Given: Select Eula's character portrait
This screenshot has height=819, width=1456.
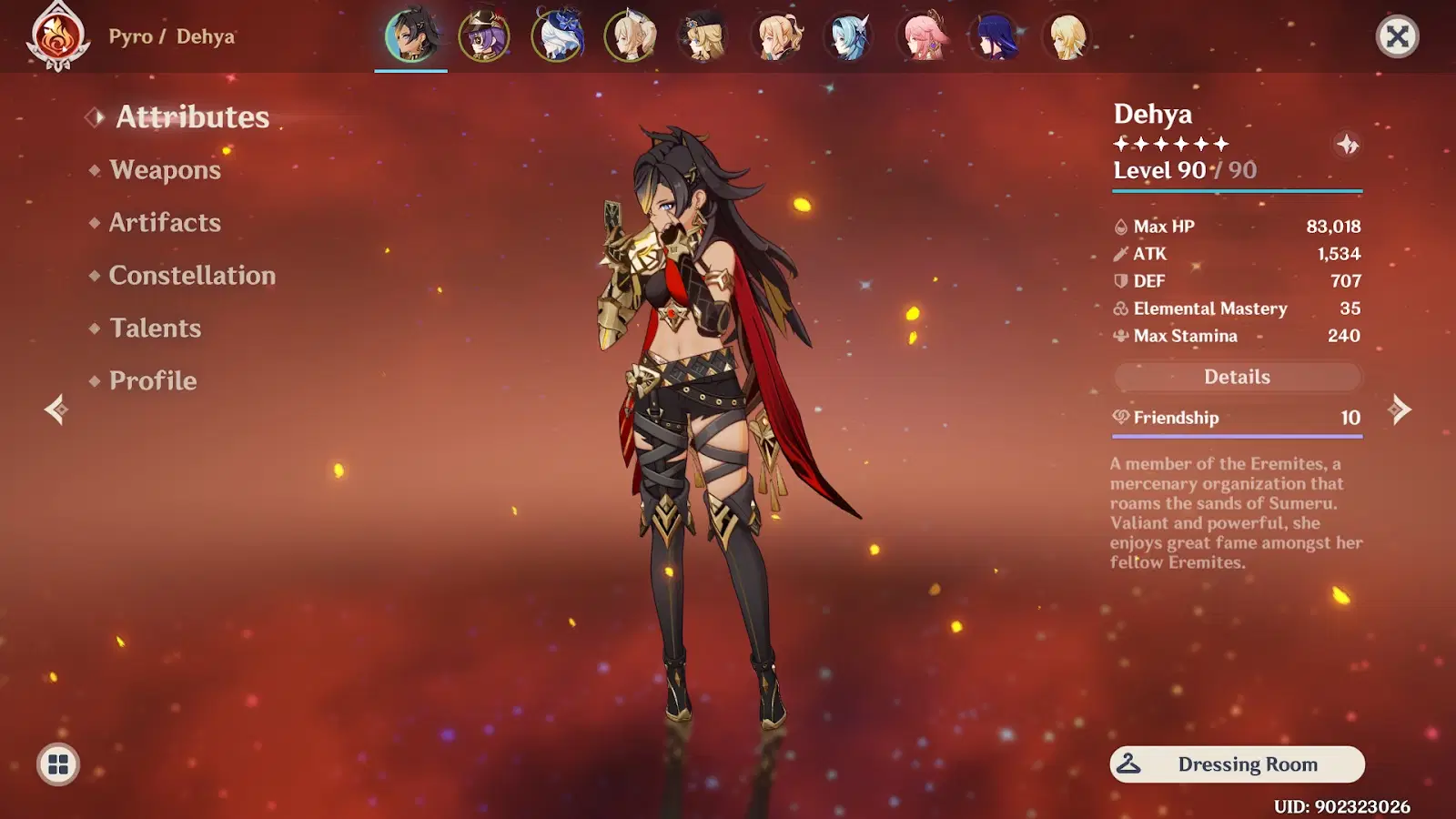Looking at the screenshot, I should [846, 36].
